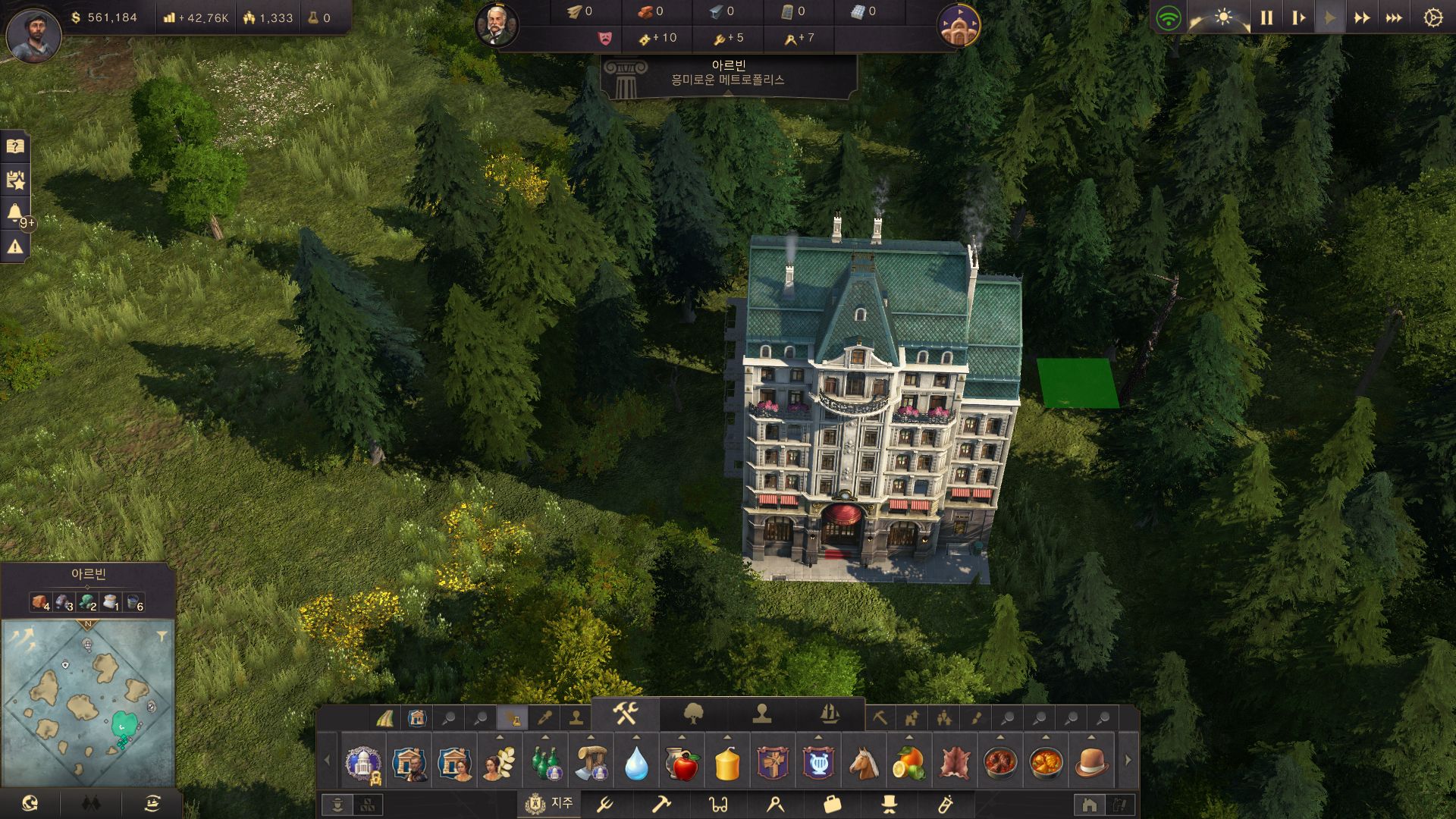Open the gear options menu
Image resolution: width=1456 pixels, height=819 pixels.
pos(1432,17)
